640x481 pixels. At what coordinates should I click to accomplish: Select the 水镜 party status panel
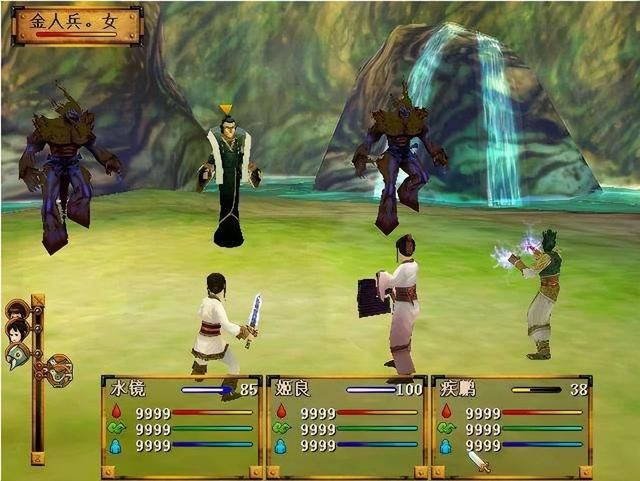181,426
